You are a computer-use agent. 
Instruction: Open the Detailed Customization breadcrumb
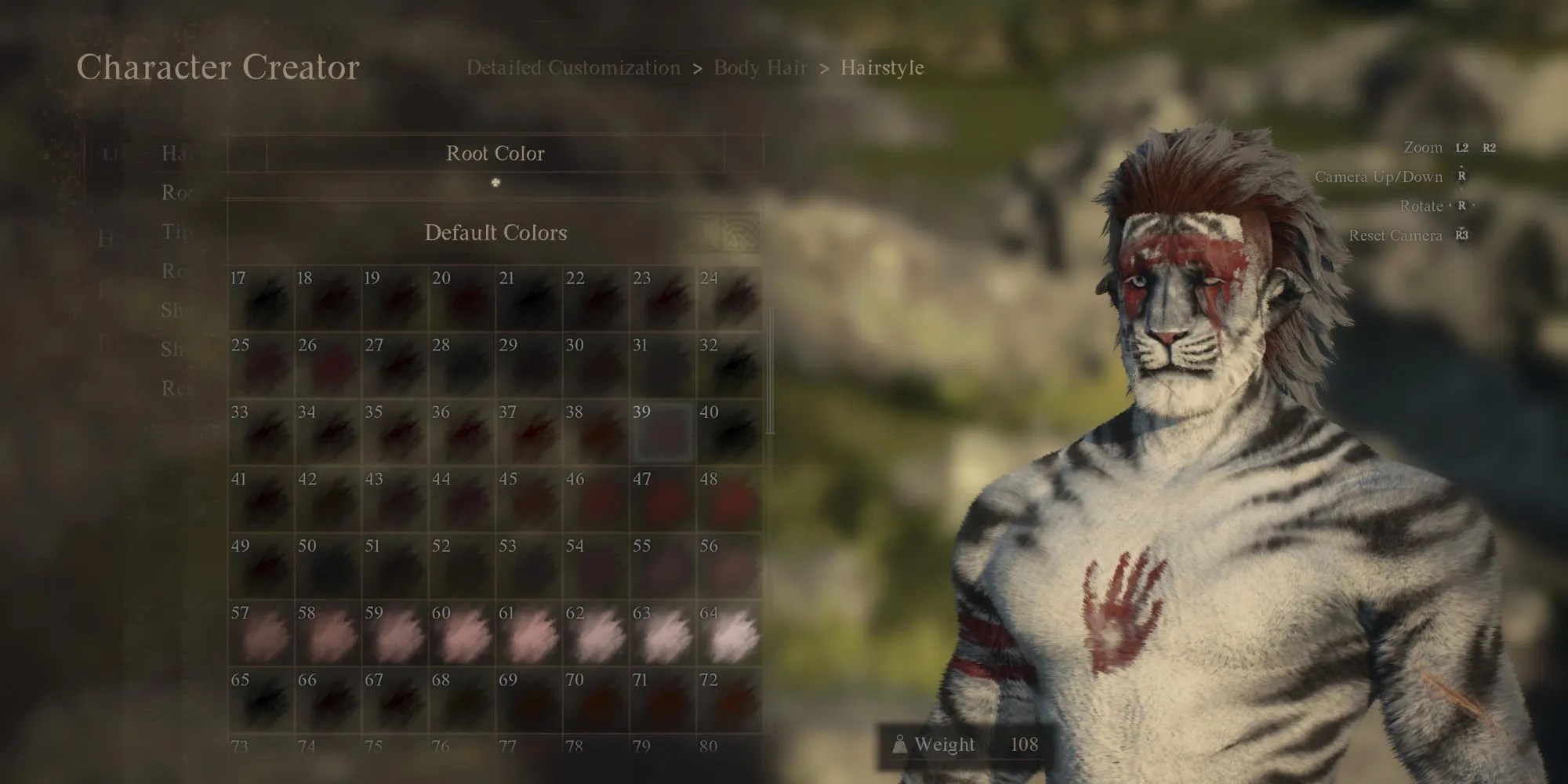pos(573,67)
